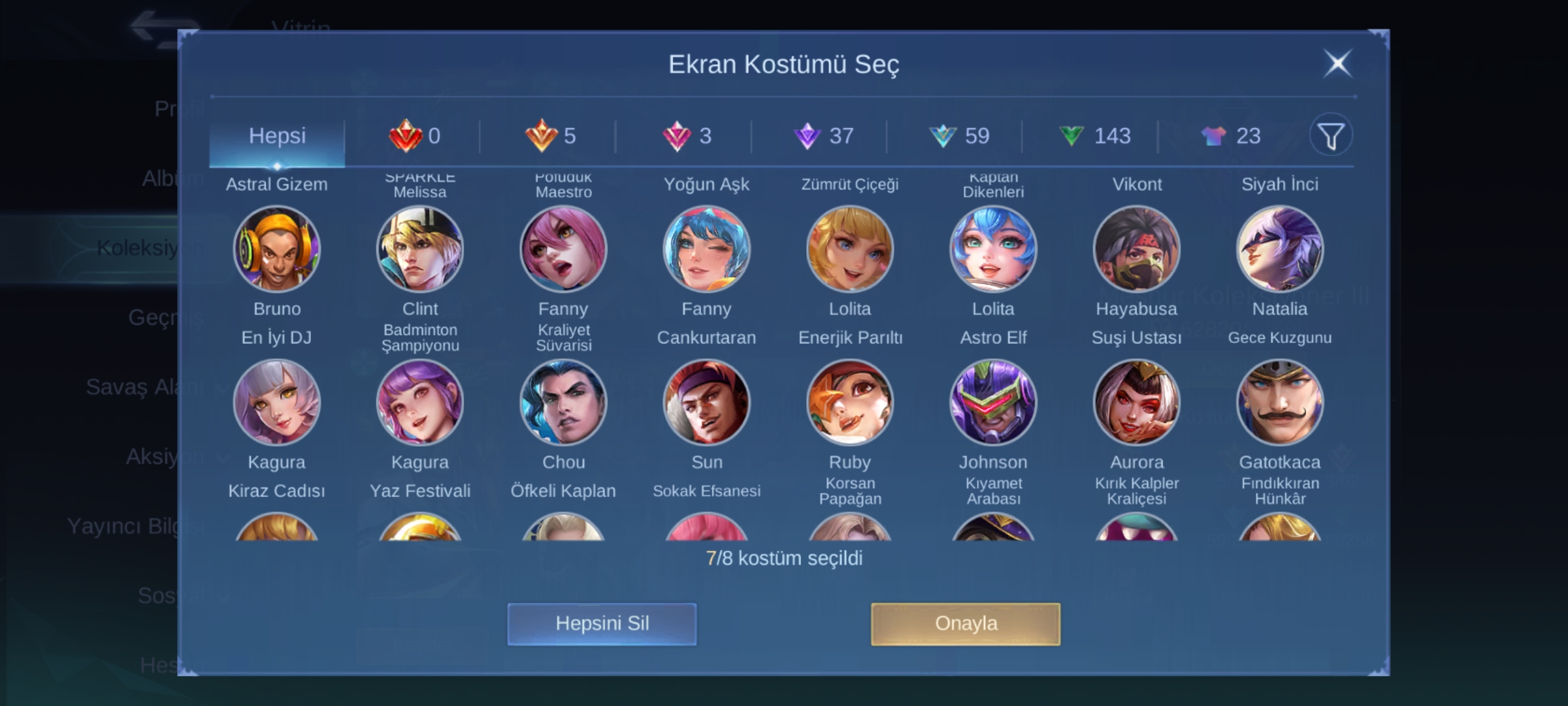Pick Natalia's Gece Kuzgunu skin
Screen dimensions: 1568x706
pyautogui.click(x=1279, y=249)
